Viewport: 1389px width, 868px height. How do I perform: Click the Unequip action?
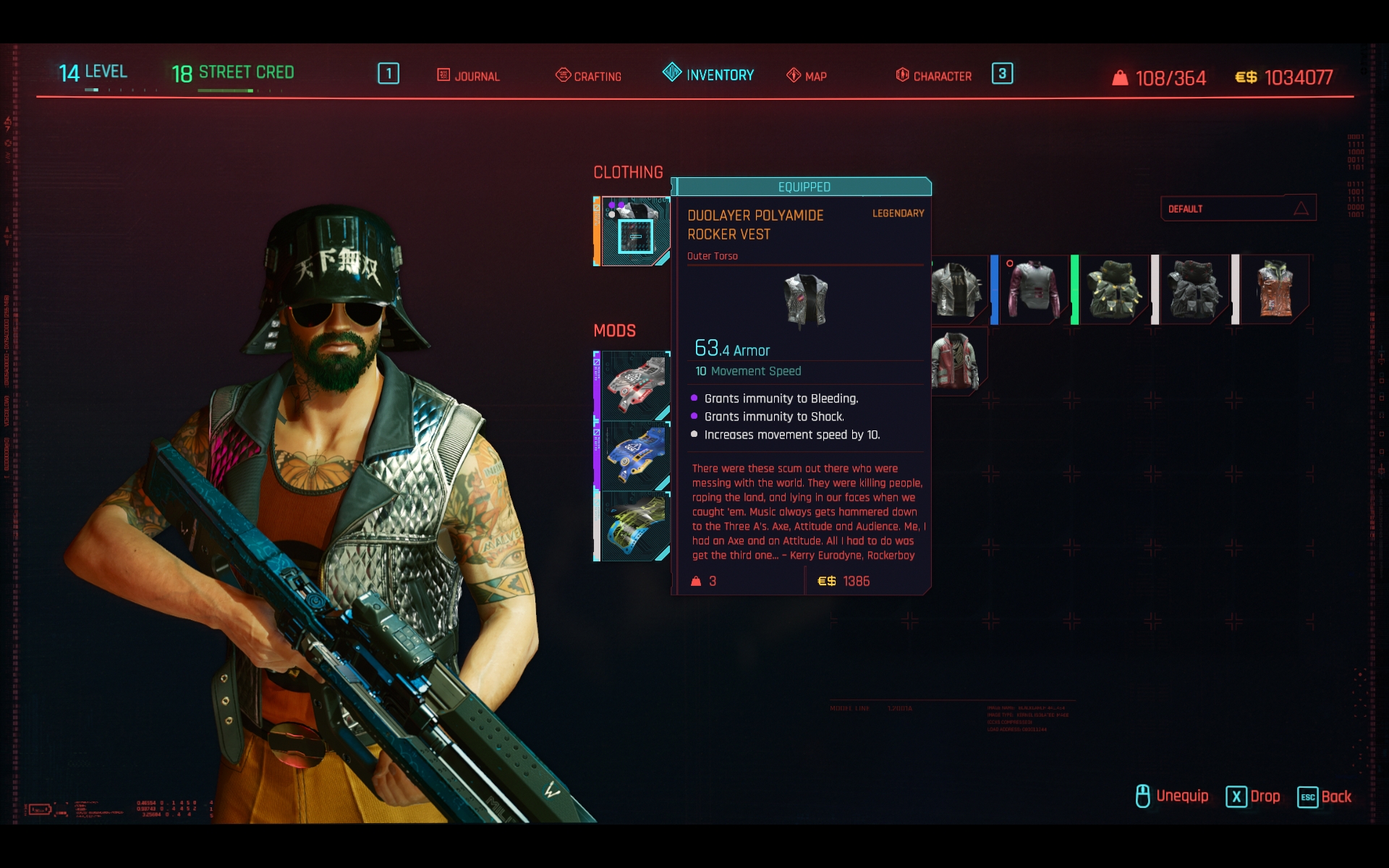pos(1172,796)
